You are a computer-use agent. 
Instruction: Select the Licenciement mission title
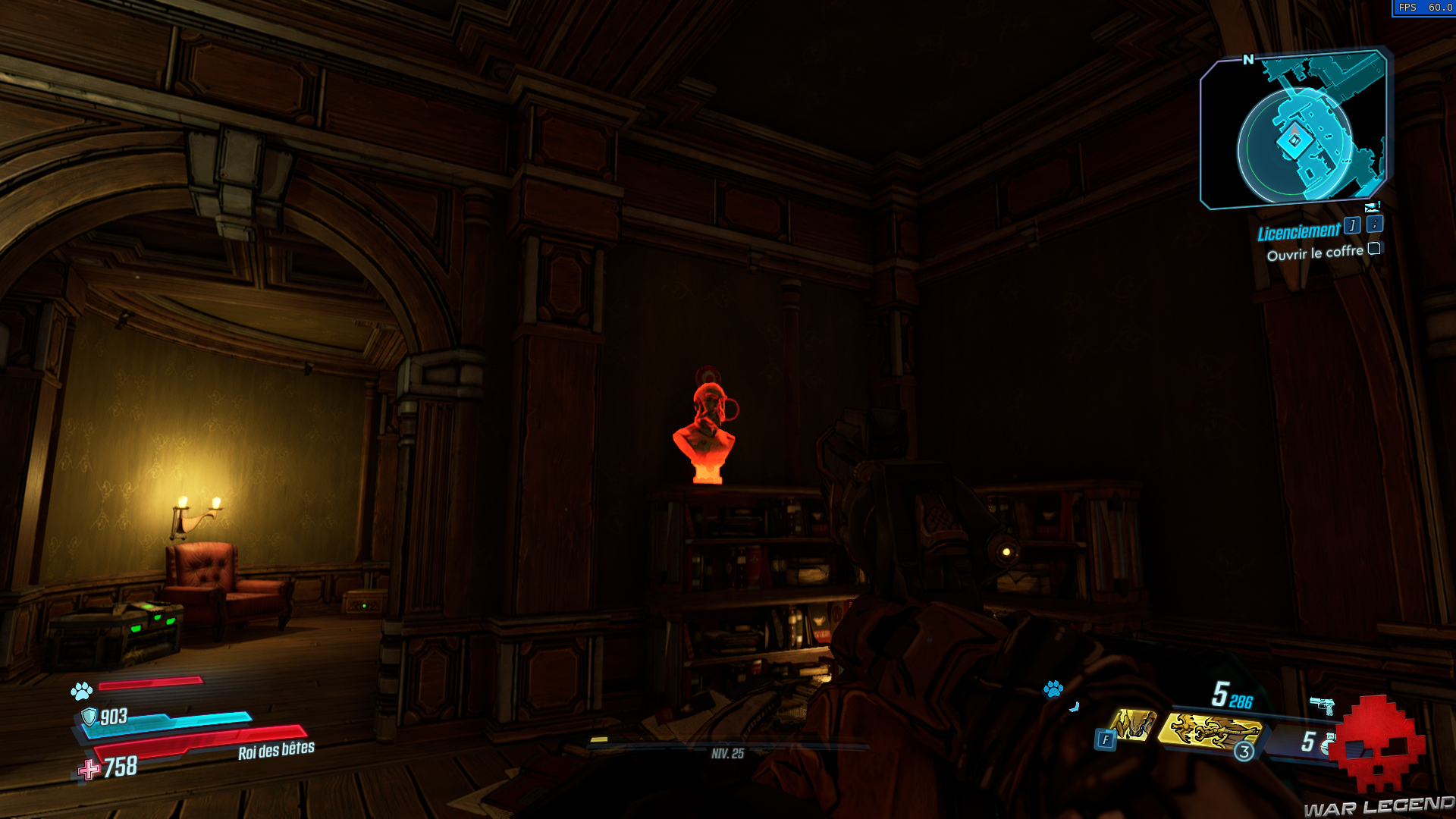[1300, 233]
